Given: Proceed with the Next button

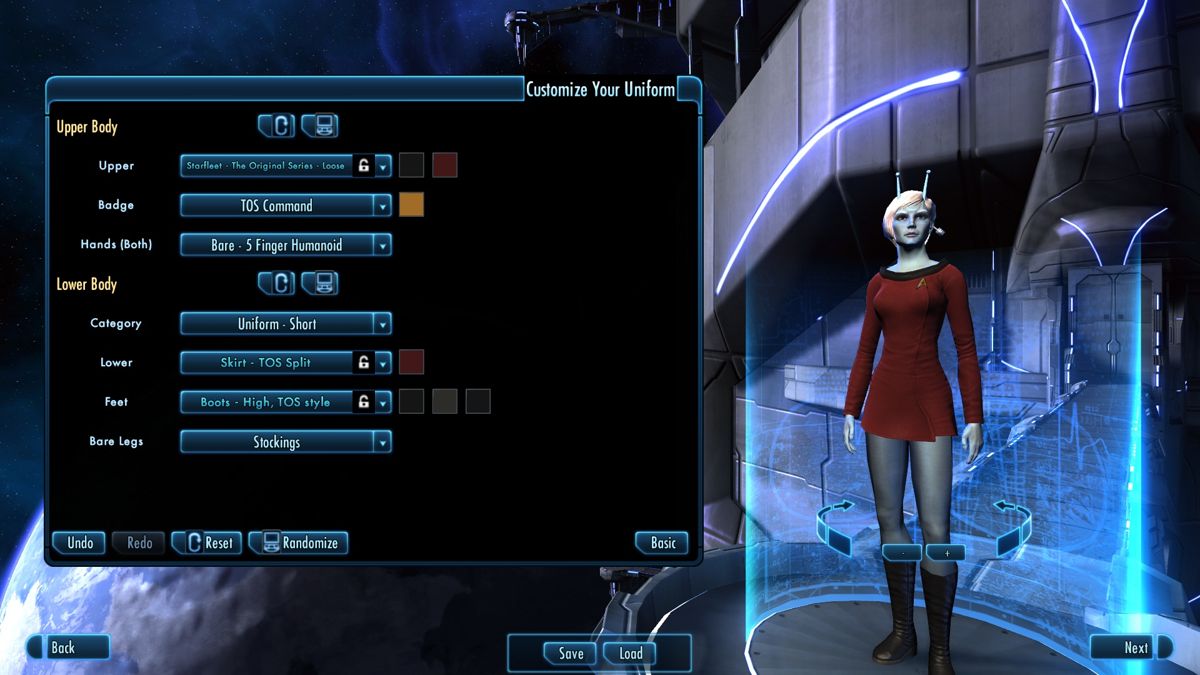Looking at the screenshot, I should click(1135, 648).
